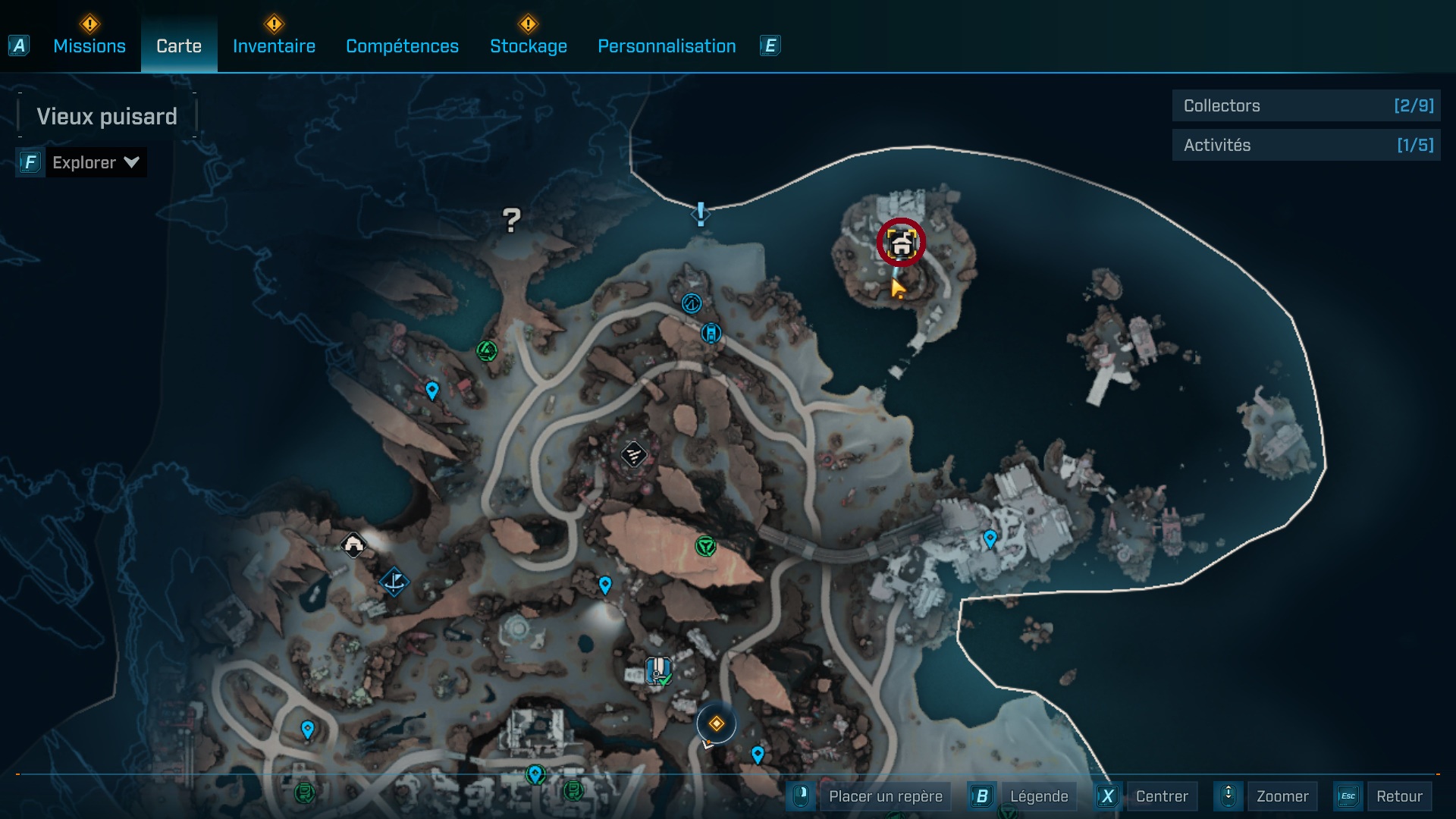The height and width of the screenshot is (819, 1456).
Task: Click the exclamation point marker at the map border
Action: click(700, 215)
